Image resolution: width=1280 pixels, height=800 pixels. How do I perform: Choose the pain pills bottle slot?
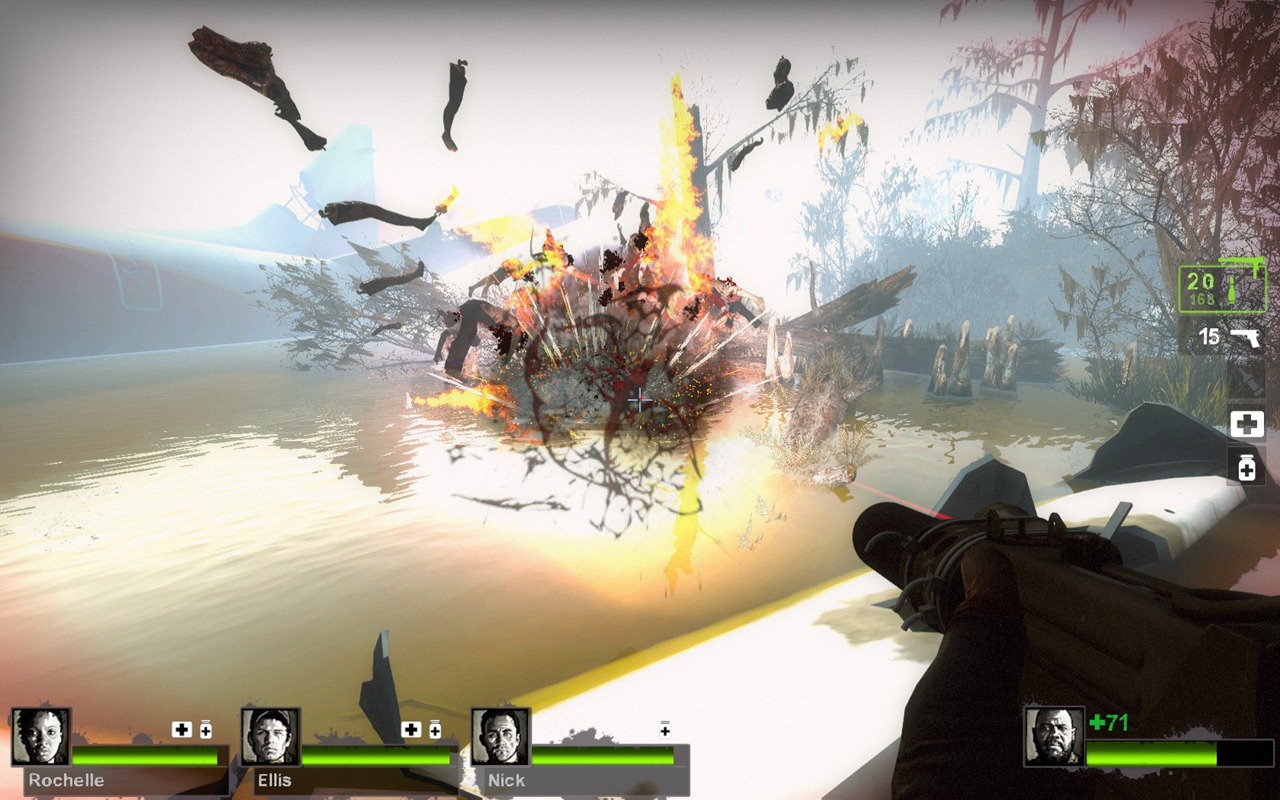point(1246,466)
